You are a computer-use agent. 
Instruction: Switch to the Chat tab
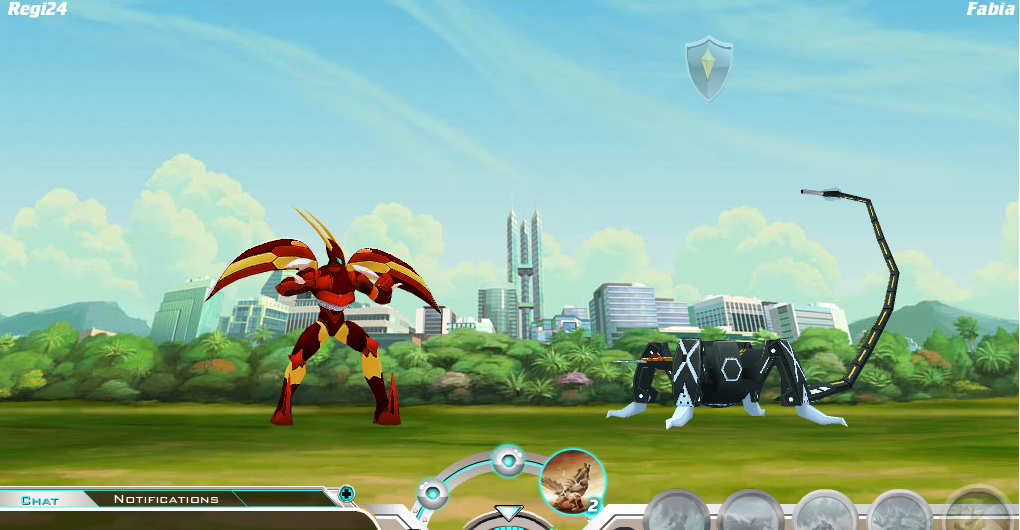tap(40, 500)
